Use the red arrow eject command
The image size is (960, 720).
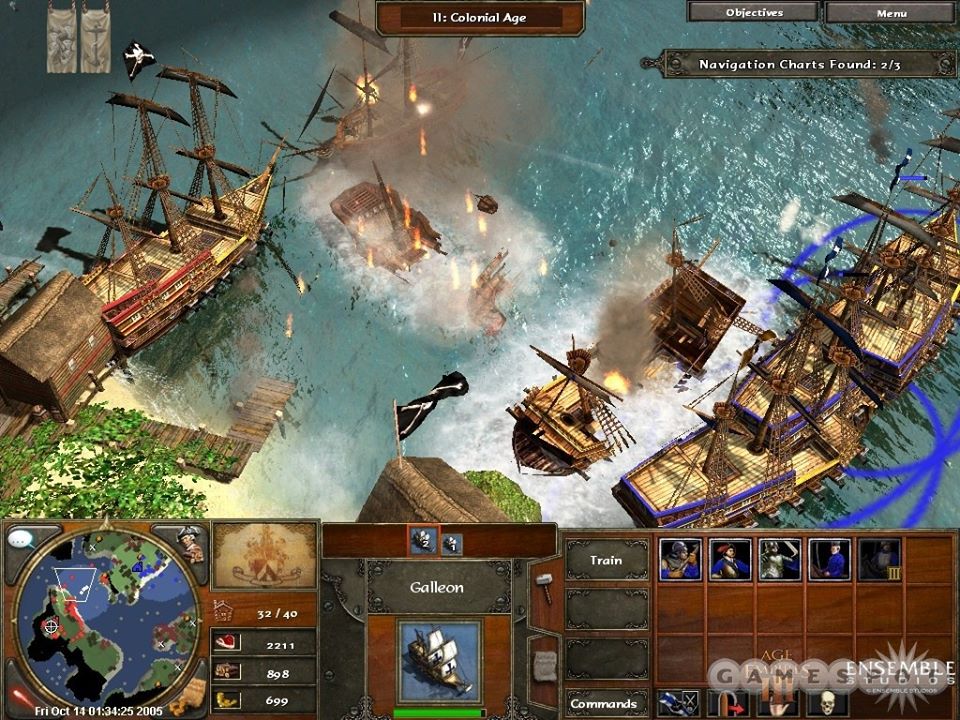pos(730,701)
